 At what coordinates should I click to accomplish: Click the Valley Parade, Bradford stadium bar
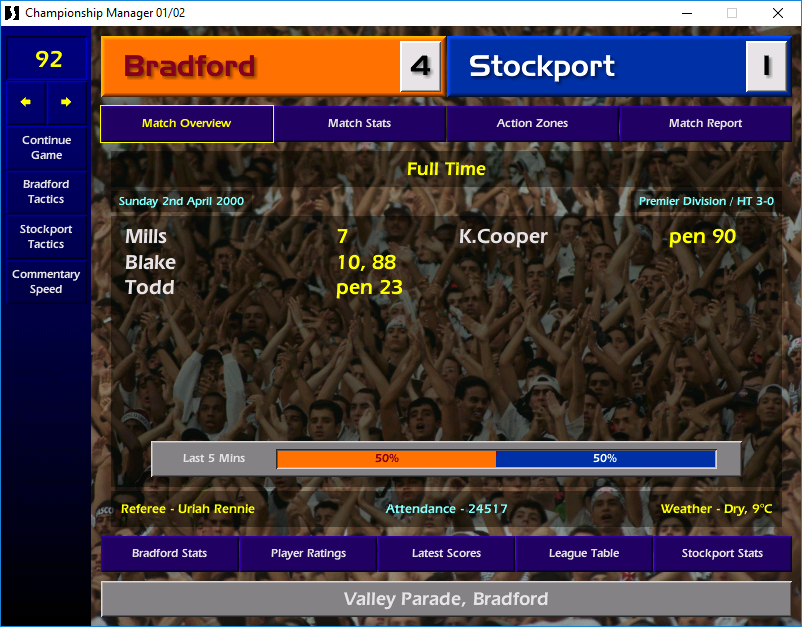pos(446,600)
